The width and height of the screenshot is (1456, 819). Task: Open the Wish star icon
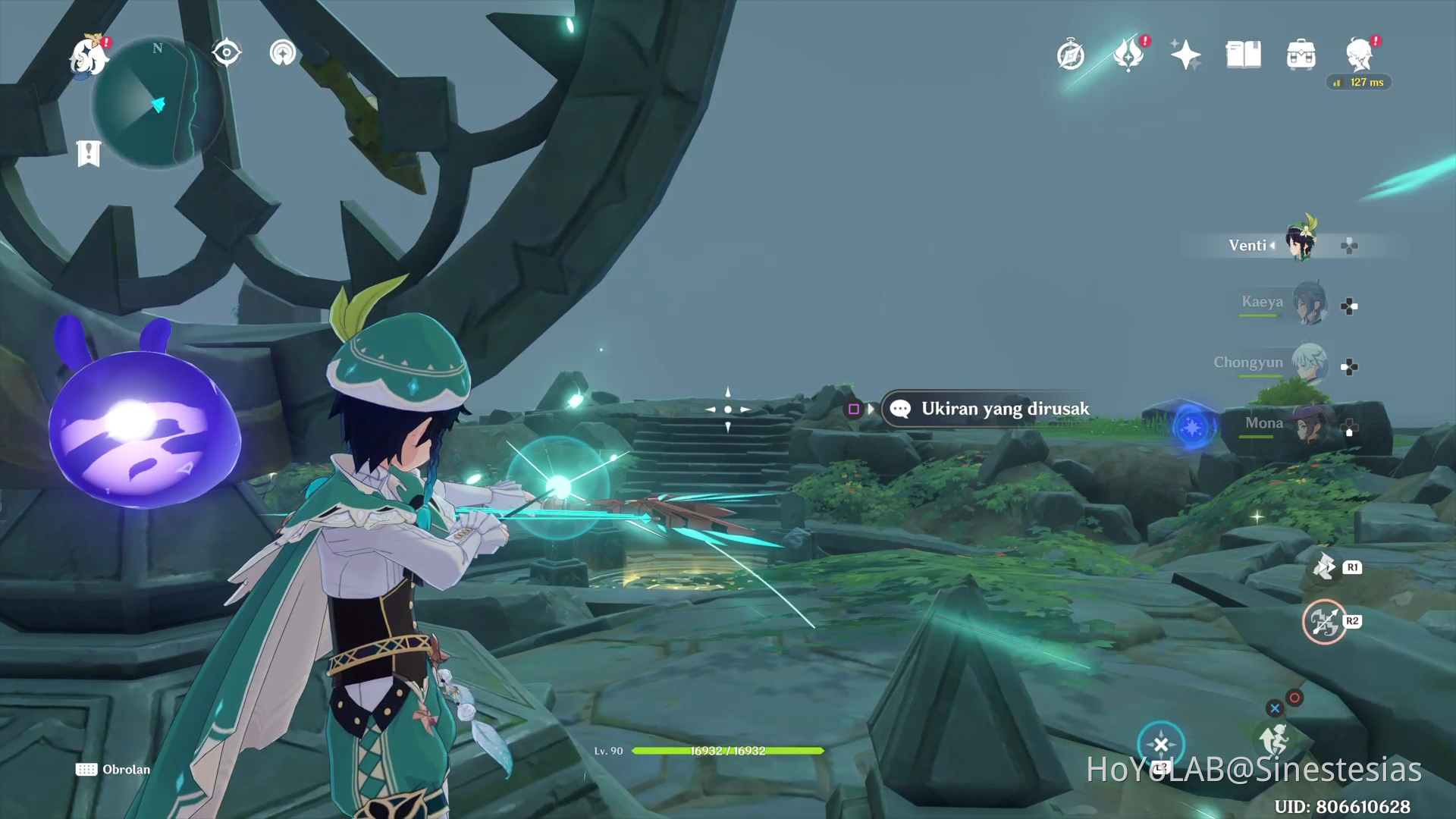tap(1185, 55)
